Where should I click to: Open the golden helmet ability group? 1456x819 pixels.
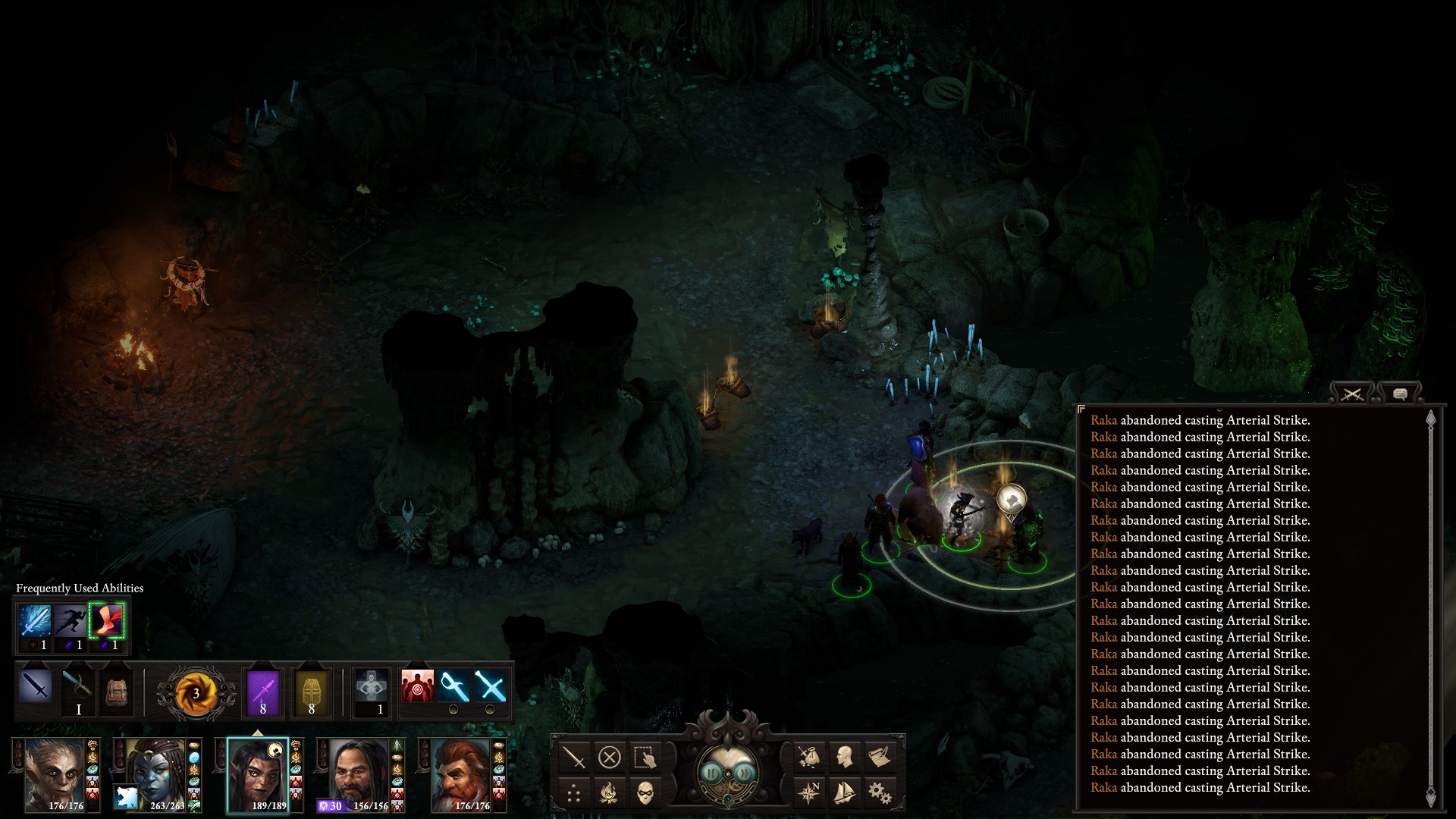(311, 692)
